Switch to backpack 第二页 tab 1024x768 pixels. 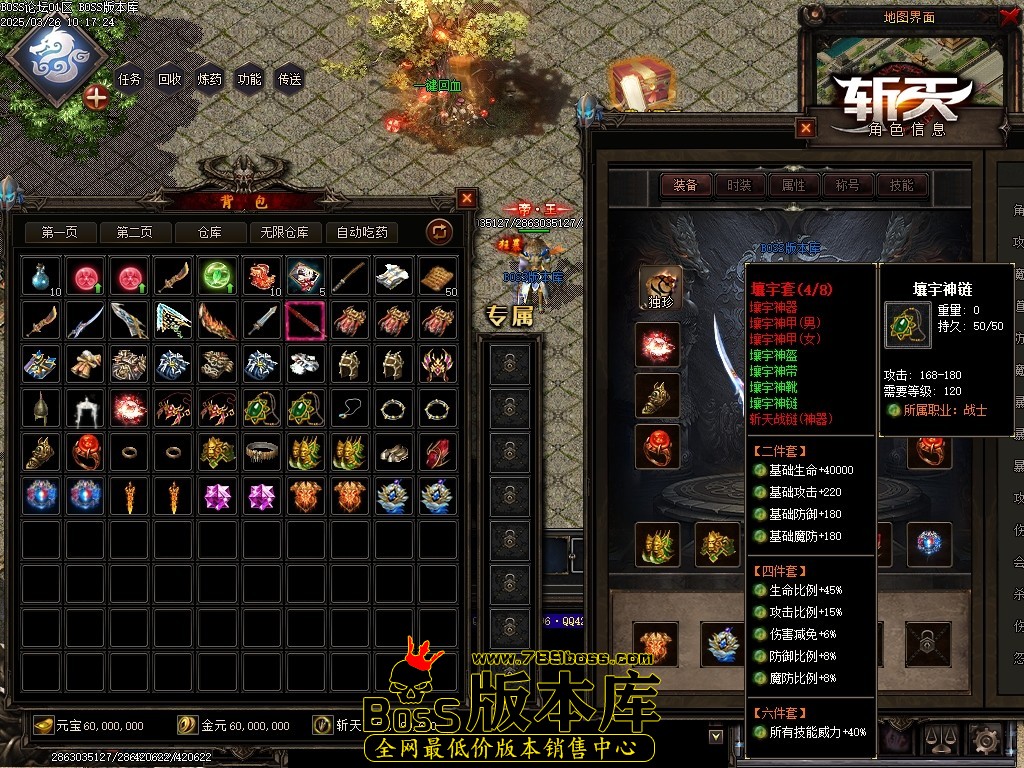(x=134, y=233)
